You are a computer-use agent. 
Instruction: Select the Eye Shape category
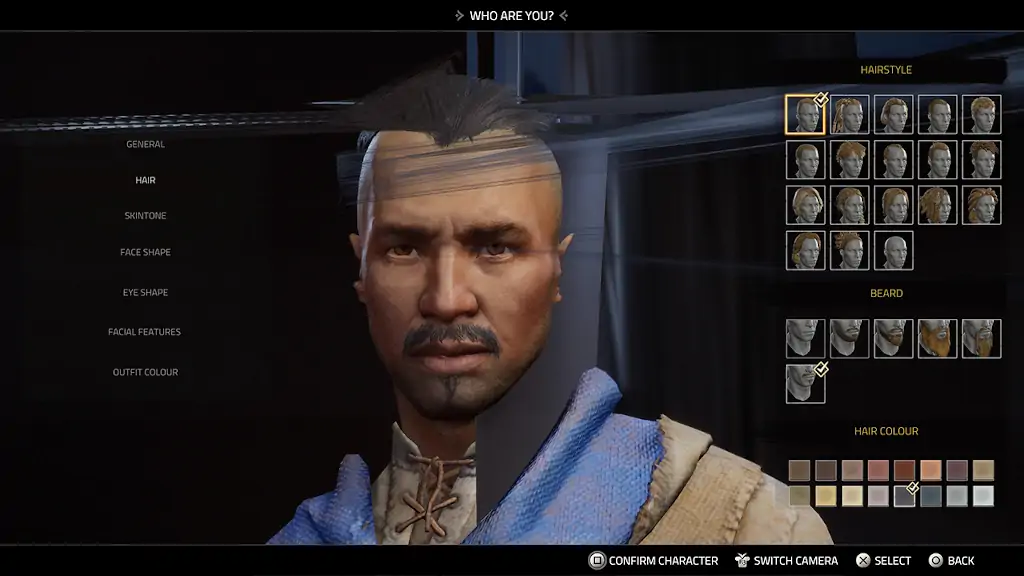click(x=145, y=293)
